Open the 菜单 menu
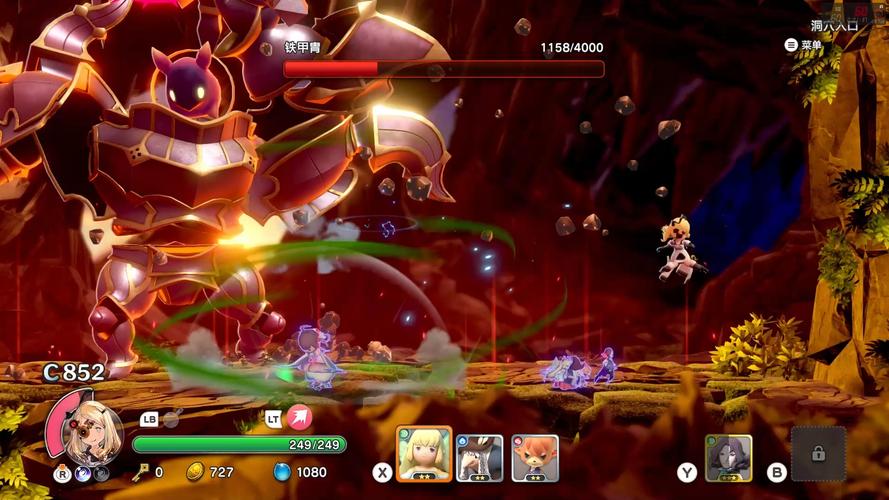Viewport: 889px width, 500px height. pyautogui.click(x=804, y=45)
